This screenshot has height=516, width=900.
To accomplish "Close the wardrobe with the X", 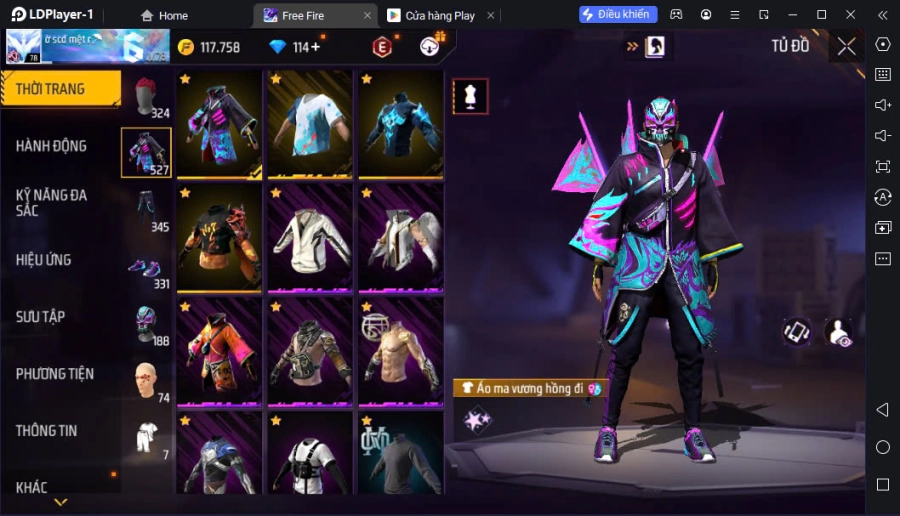I will pyautogui.click(x=846, y=46).
